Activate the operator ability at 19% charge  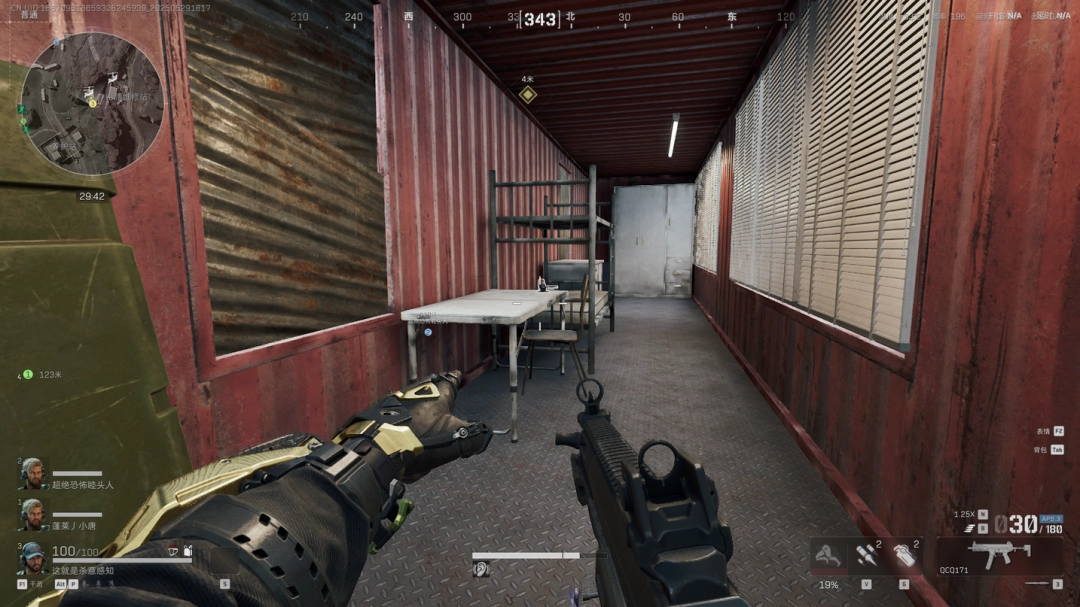(x=828, y=555)
